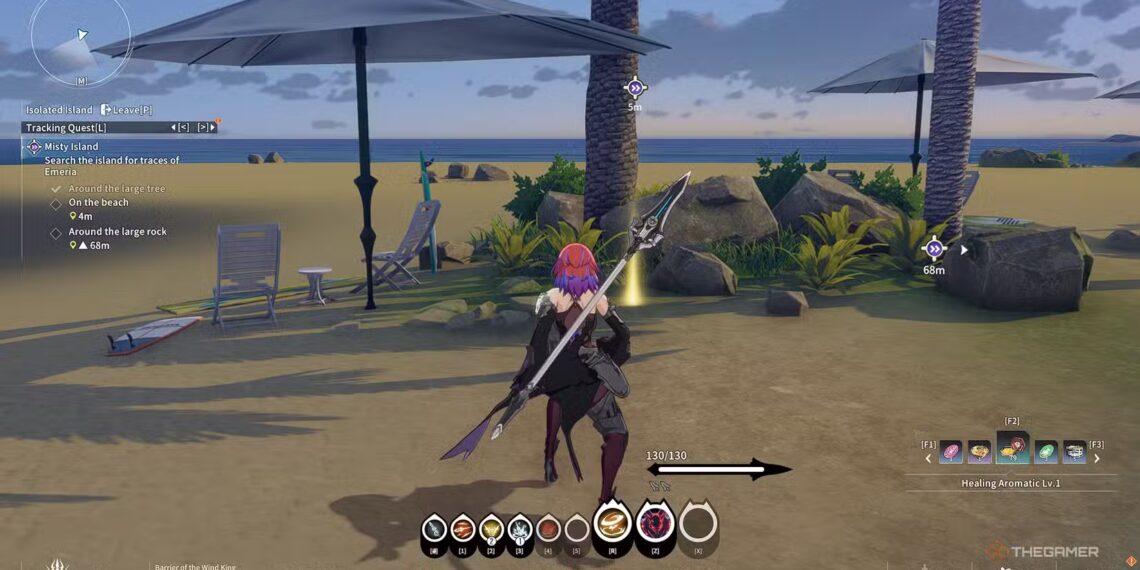Activate the golden swirl skill
The width and height of the screenshot is (1140, 570).
612,523
